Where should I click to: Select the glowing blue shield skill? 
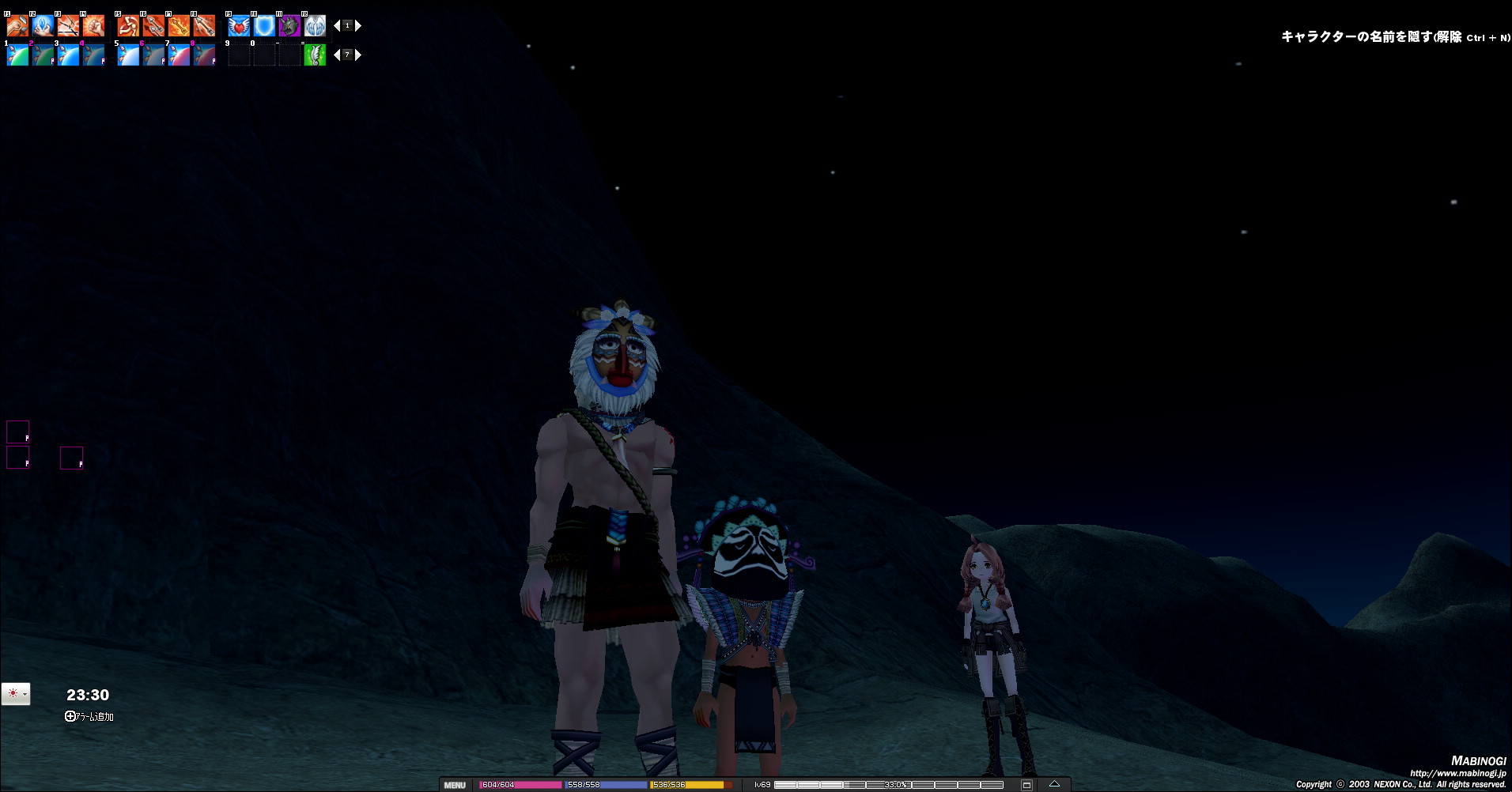click(x=264, y=26)
